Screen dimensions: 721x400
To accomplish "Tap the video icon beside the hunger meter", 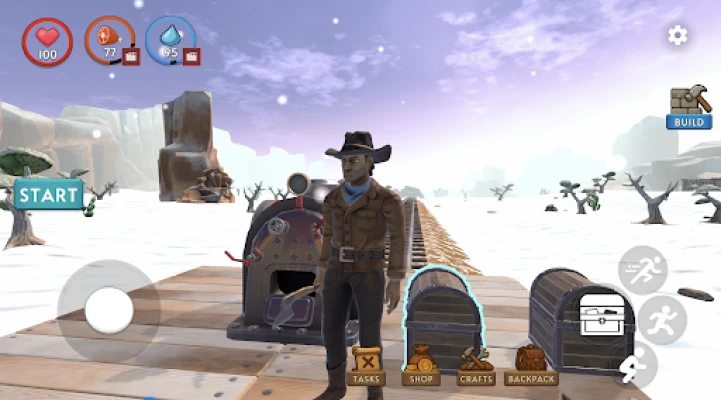I will pyautogui.click(x=131, y=56).
